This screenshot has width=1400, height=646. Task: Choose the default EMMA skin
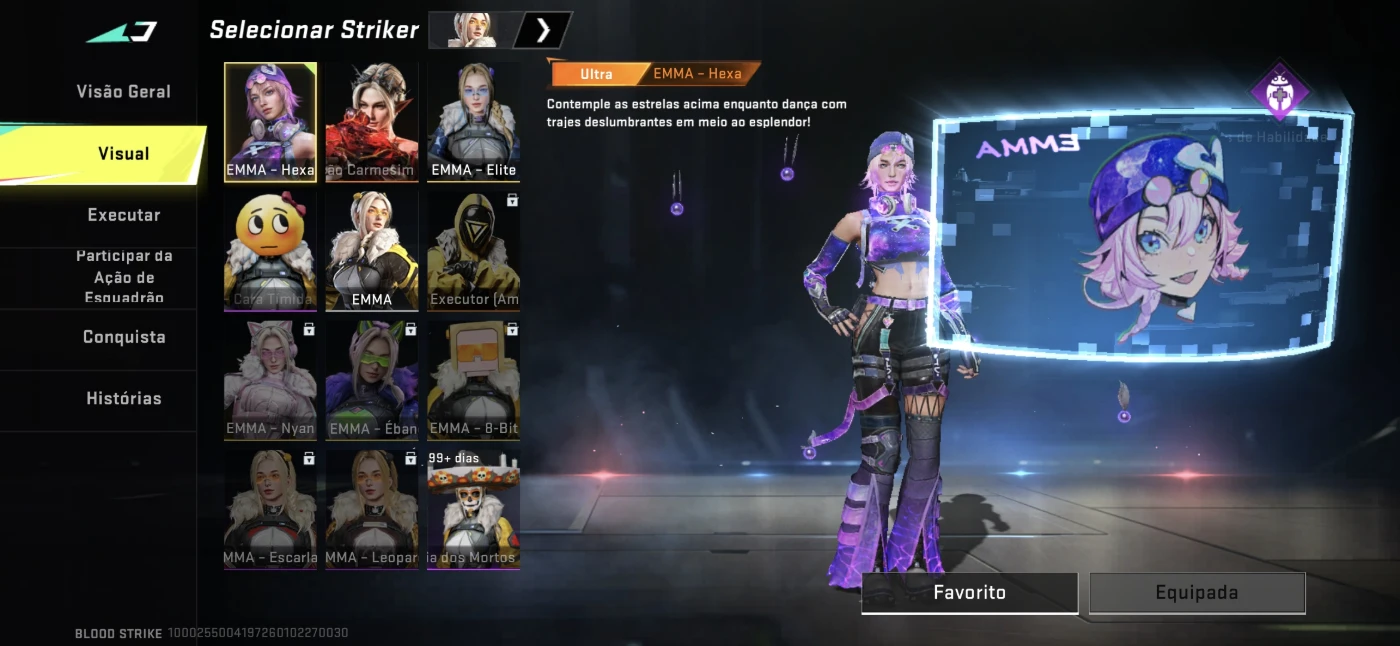(x=372, y=250)
